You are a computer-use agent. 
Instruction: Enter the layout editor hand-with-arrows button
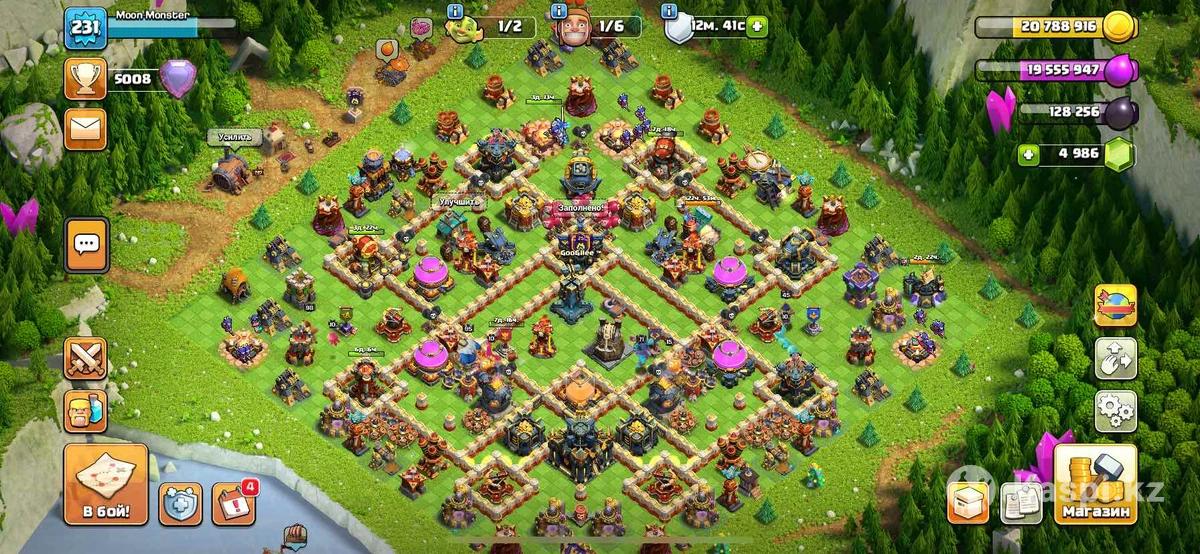pyautogui.click(x=1115, y=358)
